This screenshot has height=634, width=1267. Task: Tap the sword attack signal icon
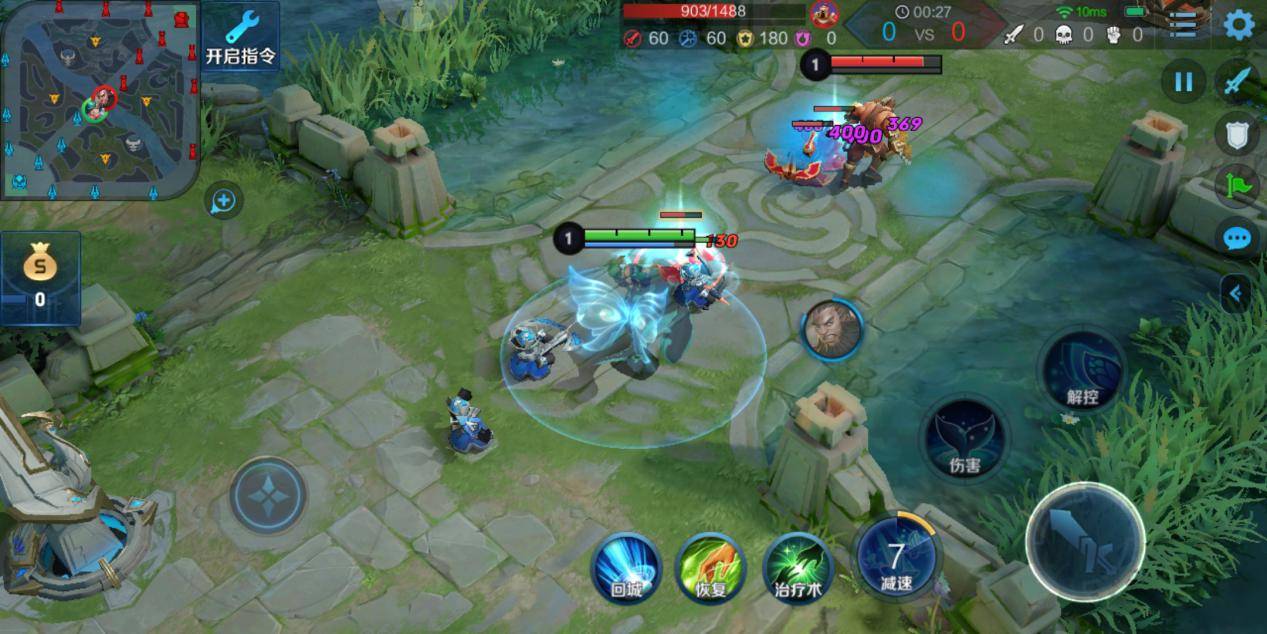tap(1238, 82)
